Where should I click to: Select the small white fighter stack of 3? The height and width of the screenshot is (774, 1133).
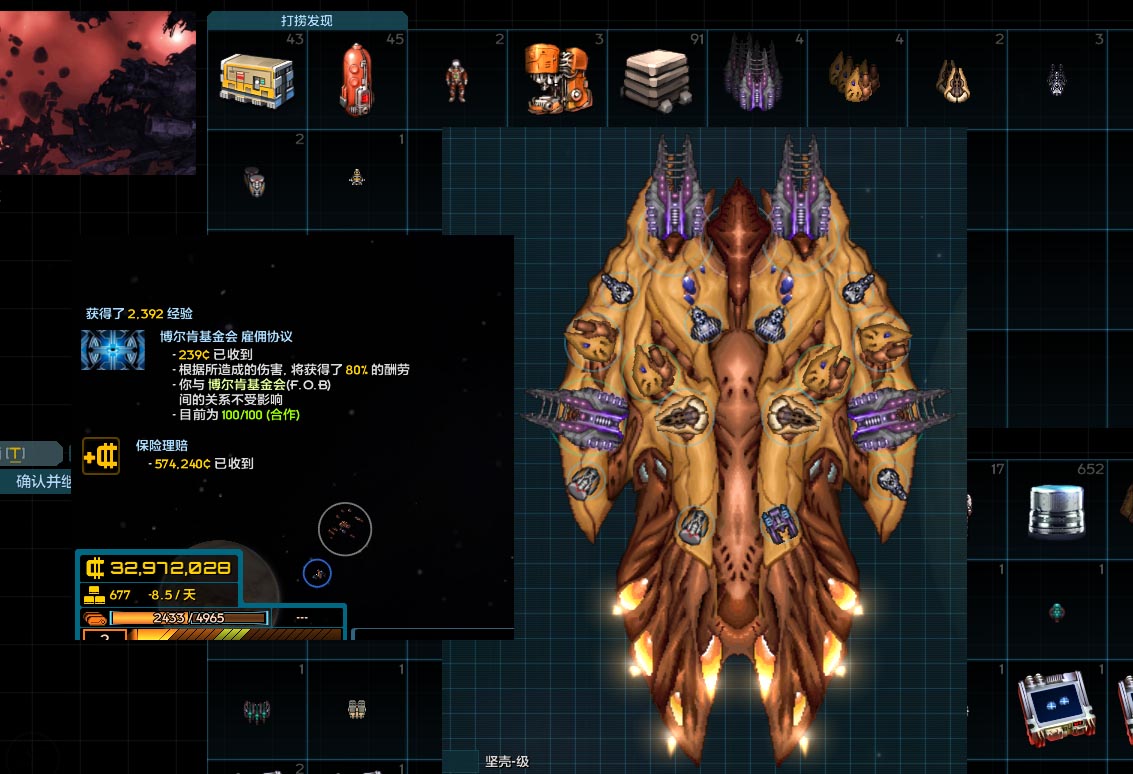click(1056, 79)
